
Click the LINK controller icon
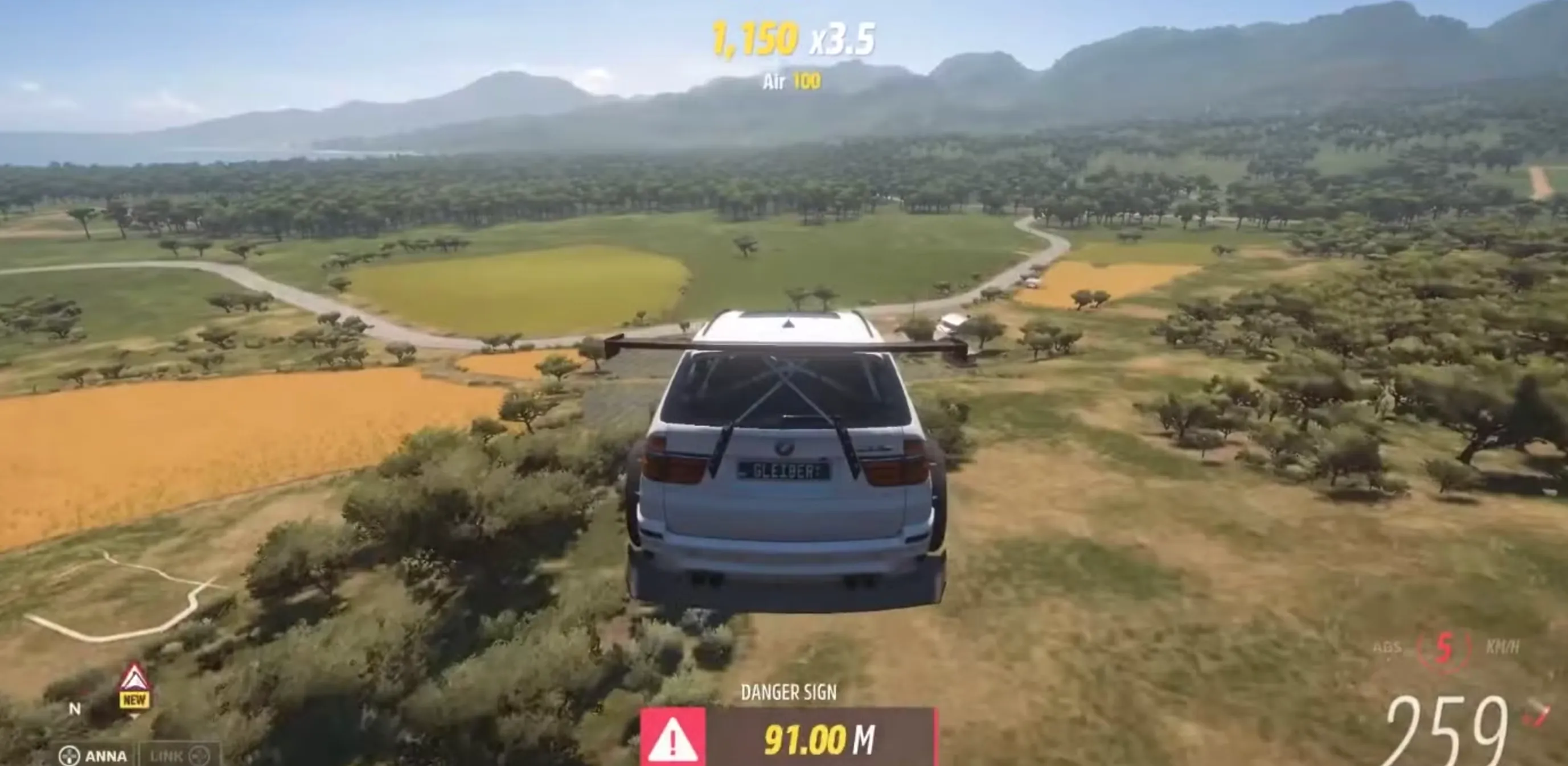click(x=201, y=755)
